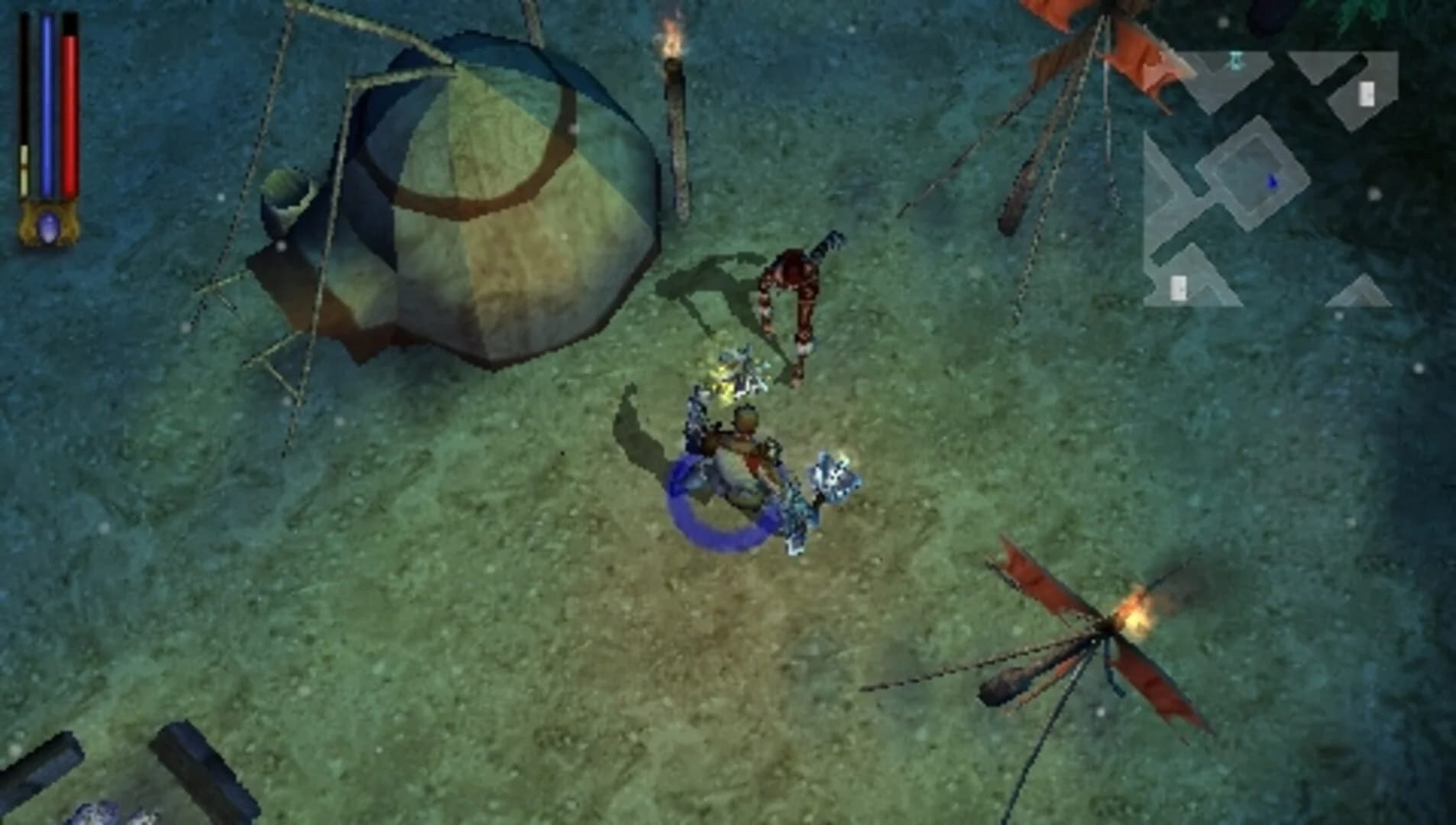Select the blue player arrow on the minimap
The width and height of the screenshot is (1456, 825).
click(x=1272, y=182)
